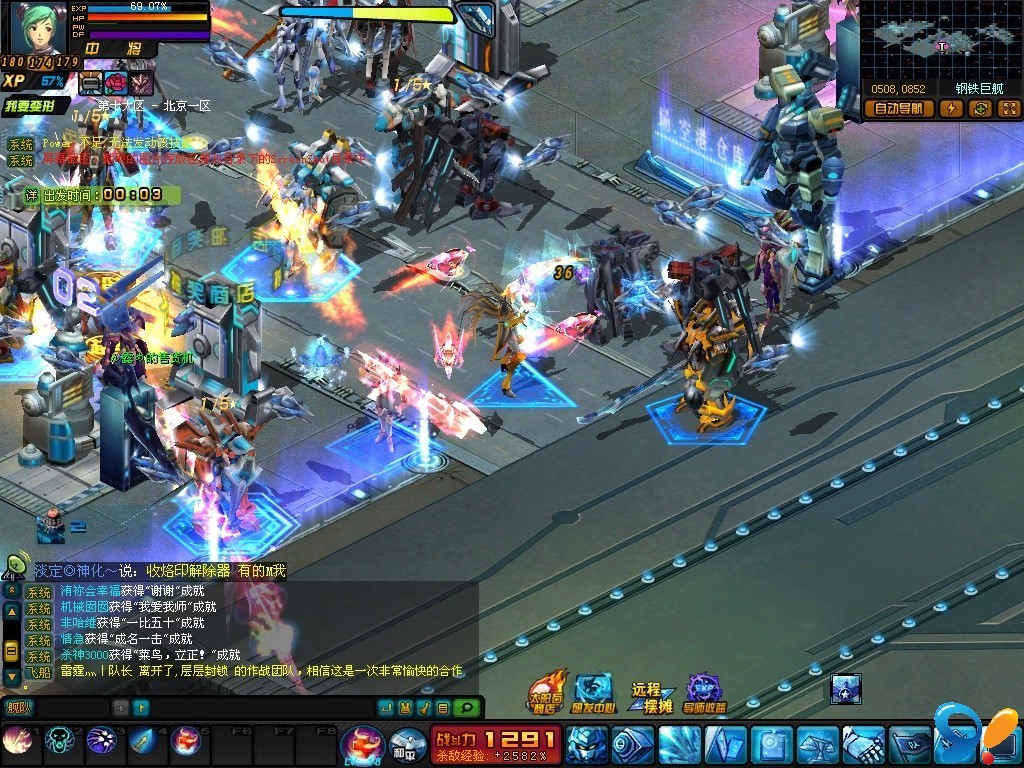Click the green-haired character portrait
This screenshot has height=768, width=1024.
[x=38, y=28]
